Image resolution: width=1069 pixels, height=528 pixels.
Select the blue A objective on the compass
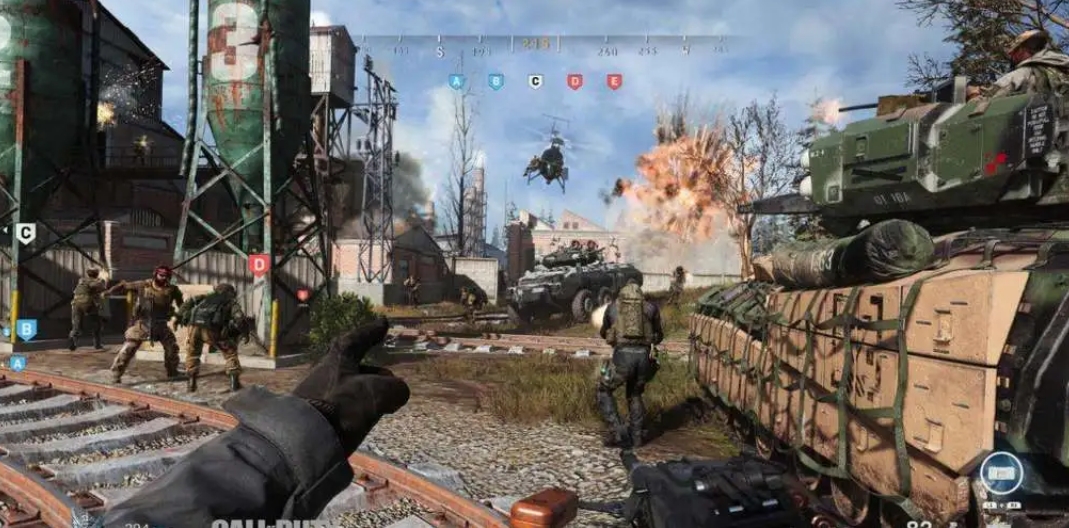tap(457, 82)
